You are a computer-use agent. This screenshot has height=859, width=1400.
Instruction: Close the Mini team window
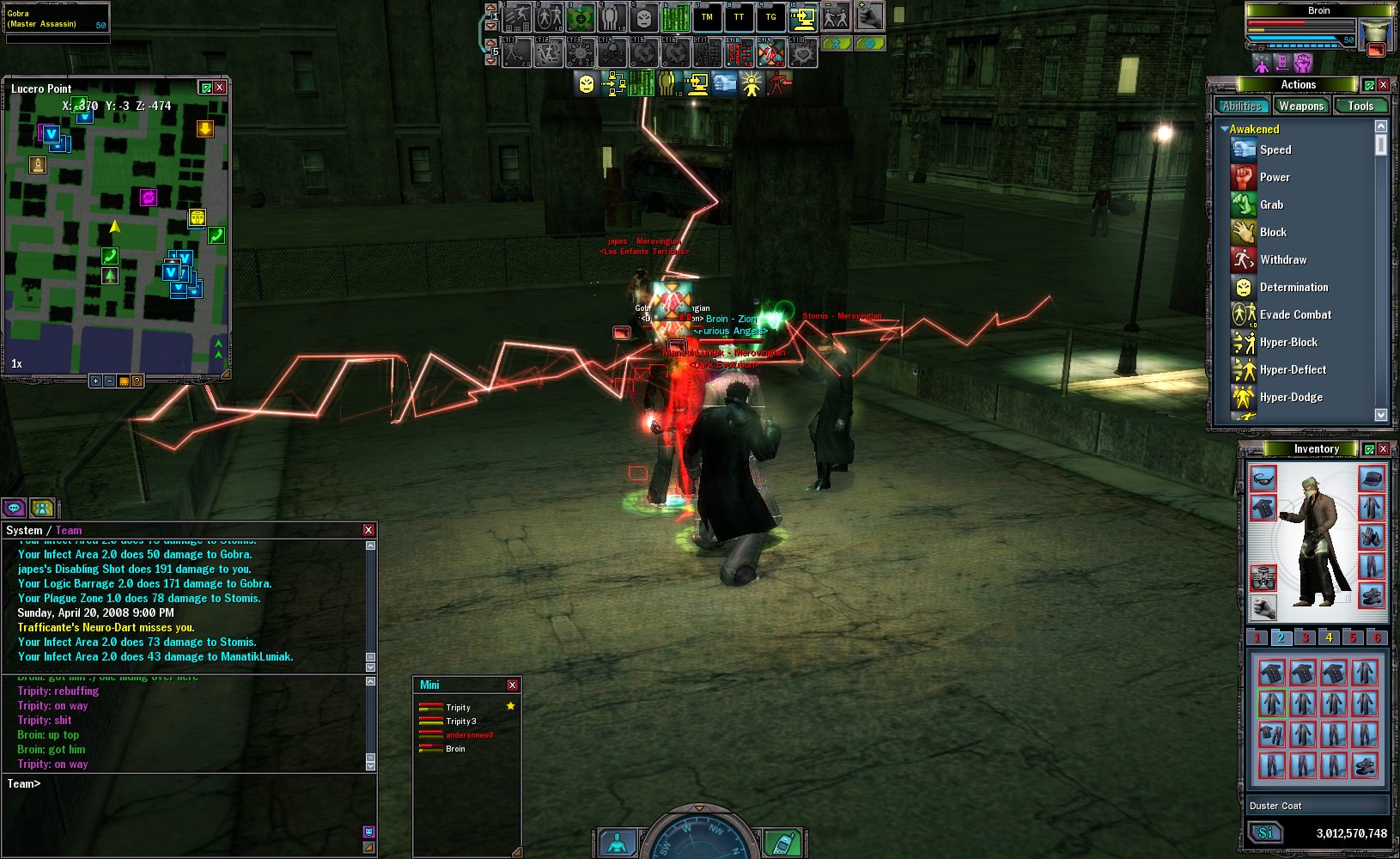pos(512,685)
